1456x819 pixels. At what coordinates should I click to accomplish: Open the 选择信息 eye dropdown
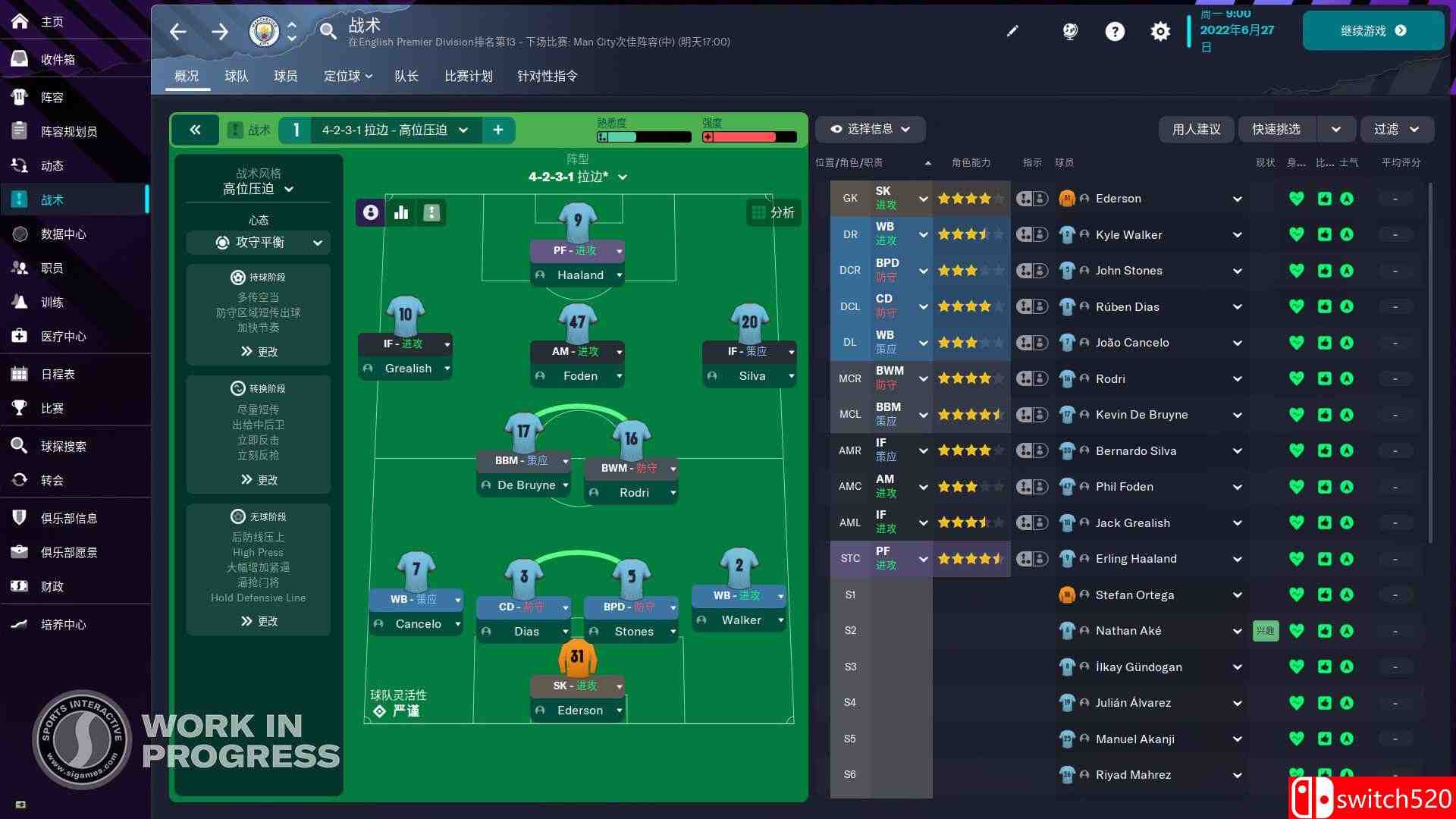[869, 130]
